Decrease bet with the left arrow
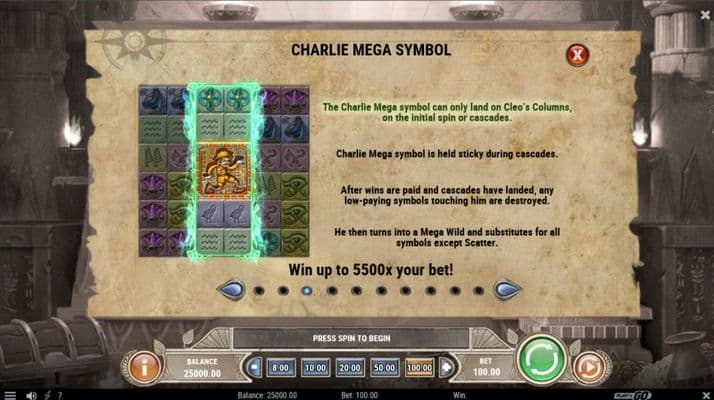This screenshot has height=400, width=714. 254,368
